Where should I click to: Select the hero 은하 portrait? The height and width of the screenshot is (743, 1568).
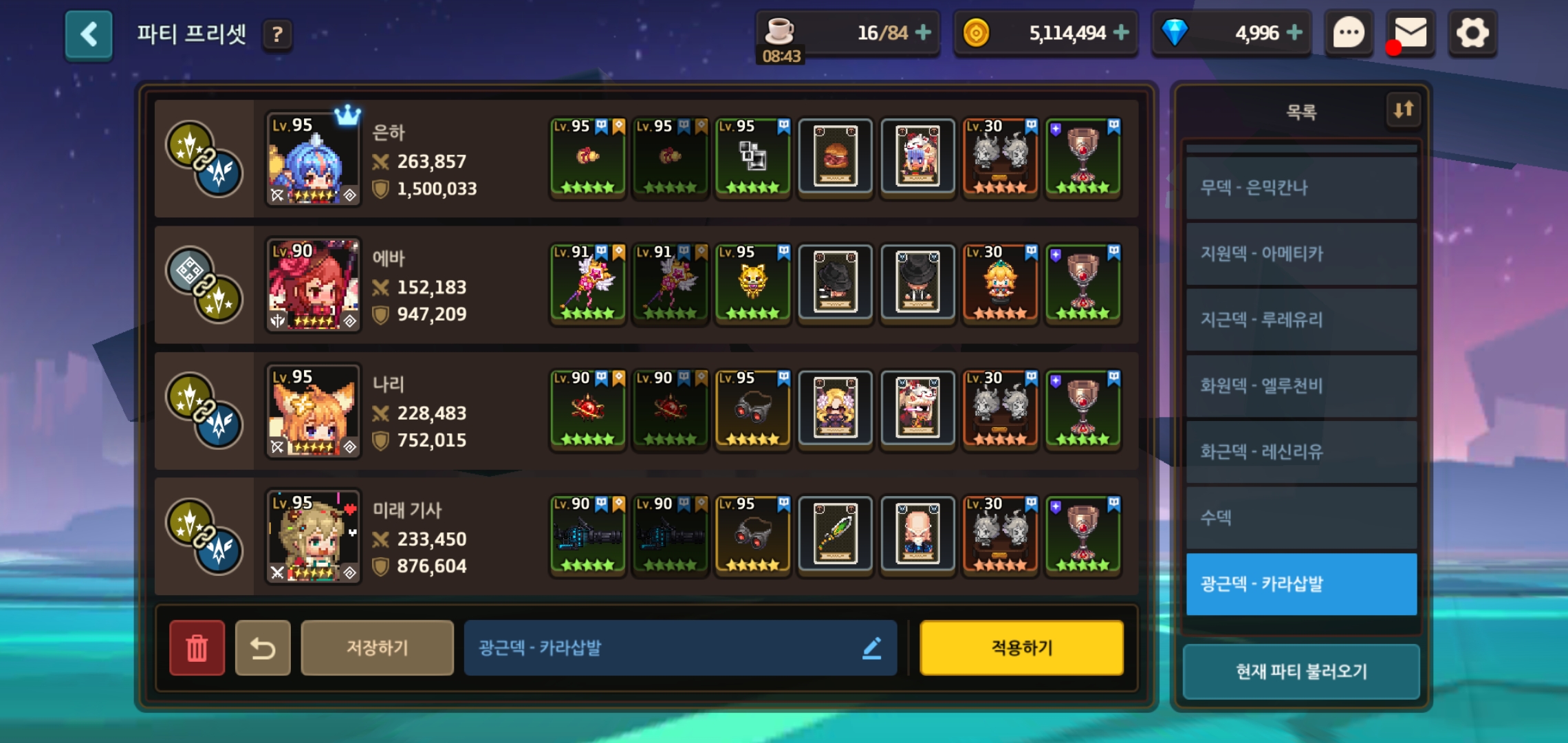click(x=313, y=160)
